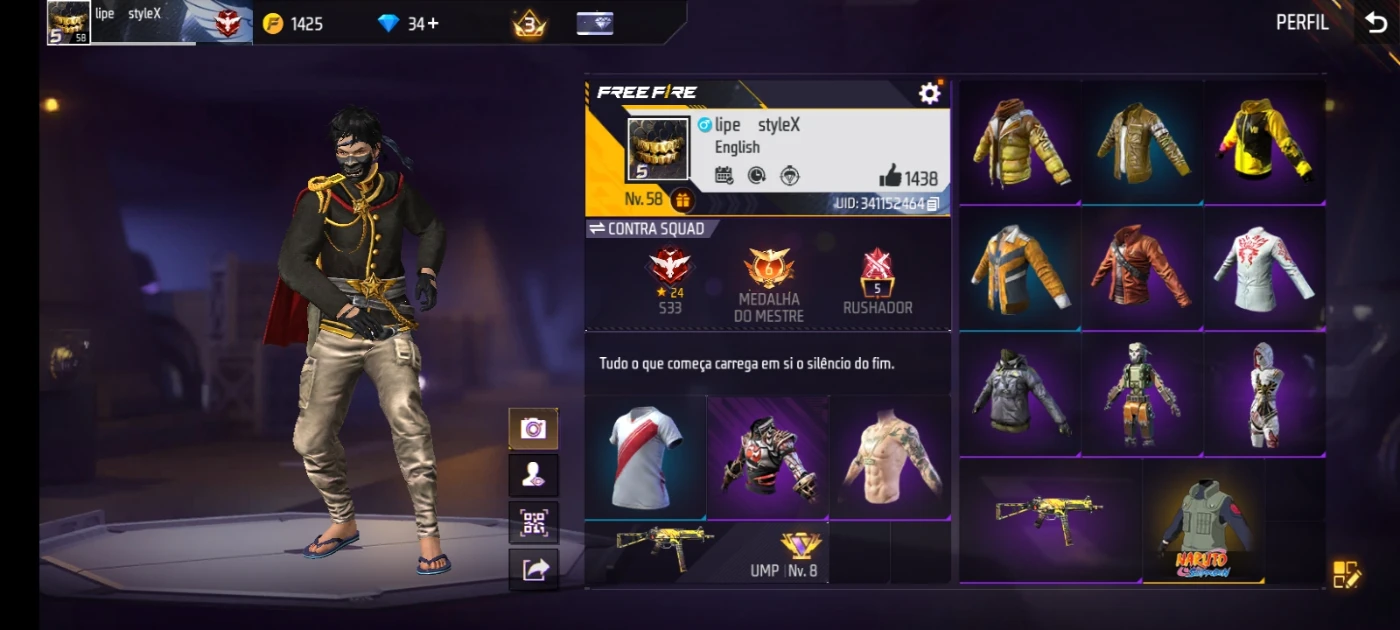Copy the player UID
Viewport: 1400px width, 630px height.
tap(933, 204)
